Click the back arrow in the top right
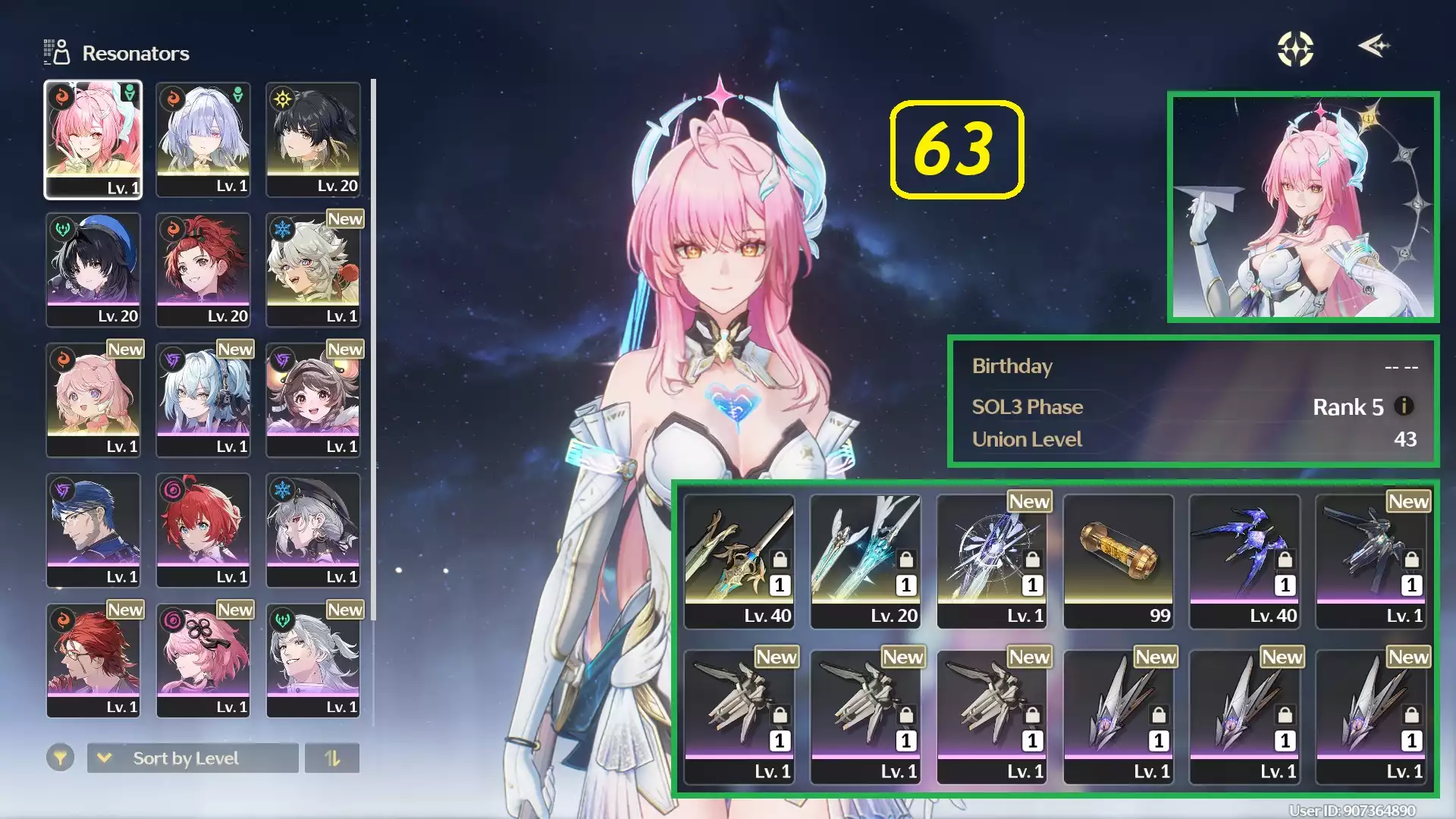Viewport: 1456px width, 819px height. pyautogui.click(x=1373, y=47)
